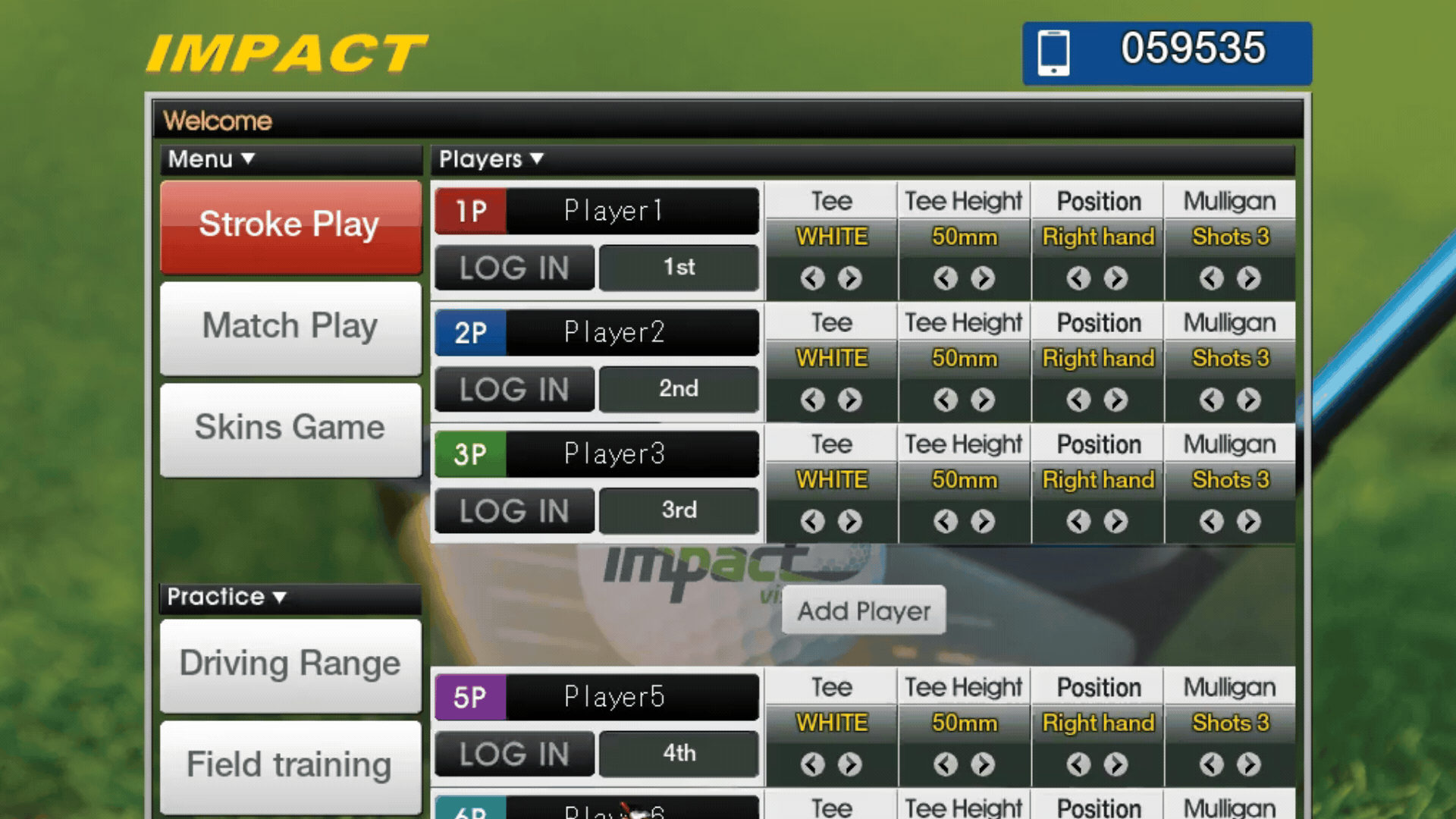1456x819 pixels.
Task: Select the 2P blue player badge
Action: (469, 332)
